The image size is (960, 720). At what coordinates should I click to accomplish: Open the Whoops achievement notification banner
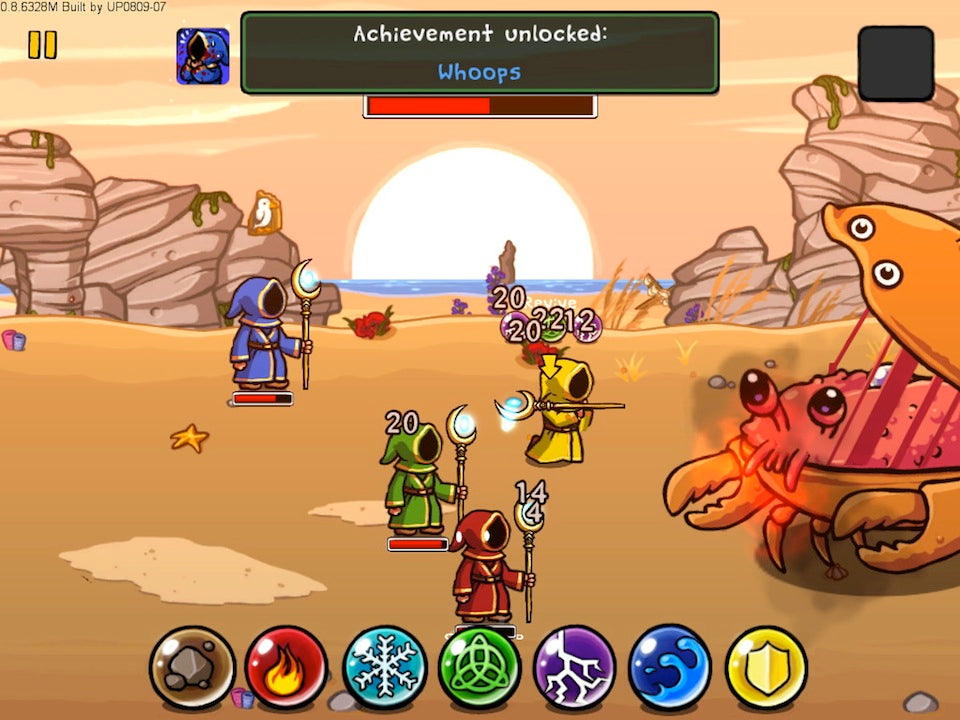click(480, 53)
